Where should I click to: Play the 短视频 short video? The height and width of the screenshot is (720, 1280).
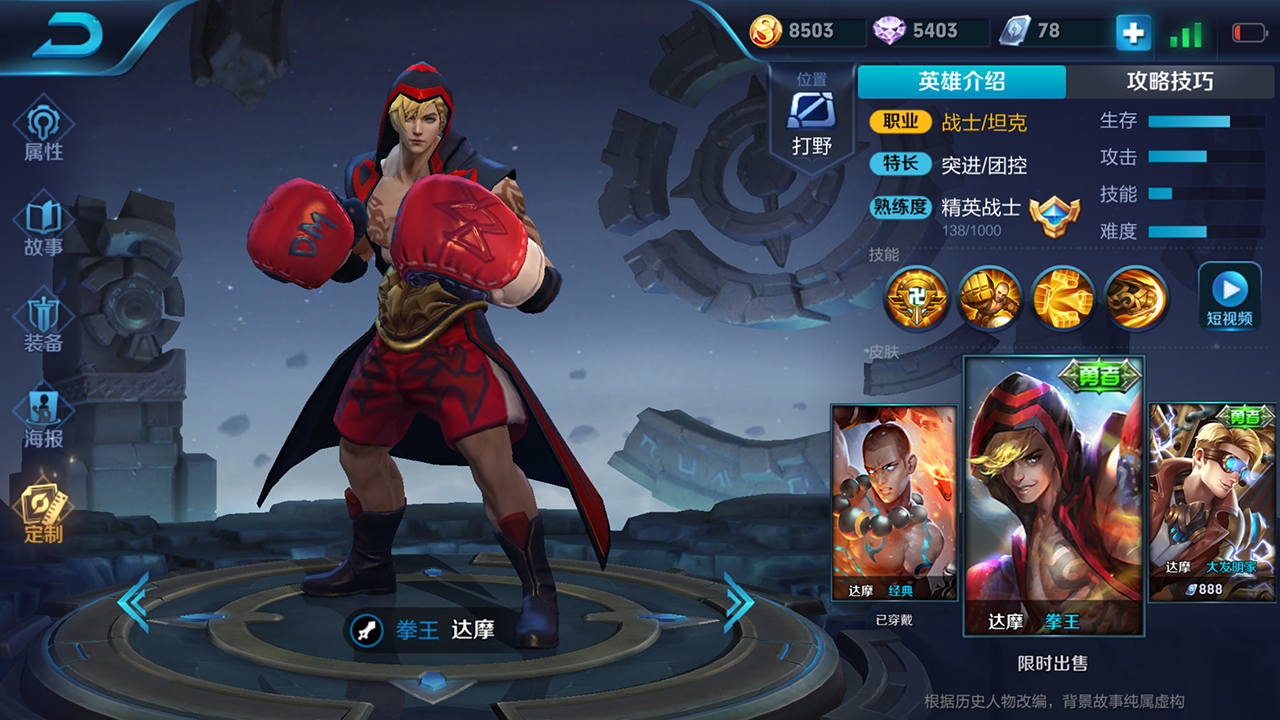coord(1229,296)
